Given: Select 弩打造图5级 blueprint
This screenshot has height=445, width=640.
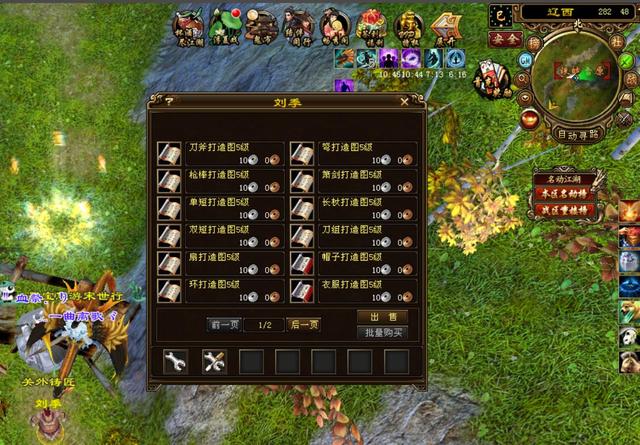Looking at the screenshot, I should pyautogui.click(x=302, y=153).
